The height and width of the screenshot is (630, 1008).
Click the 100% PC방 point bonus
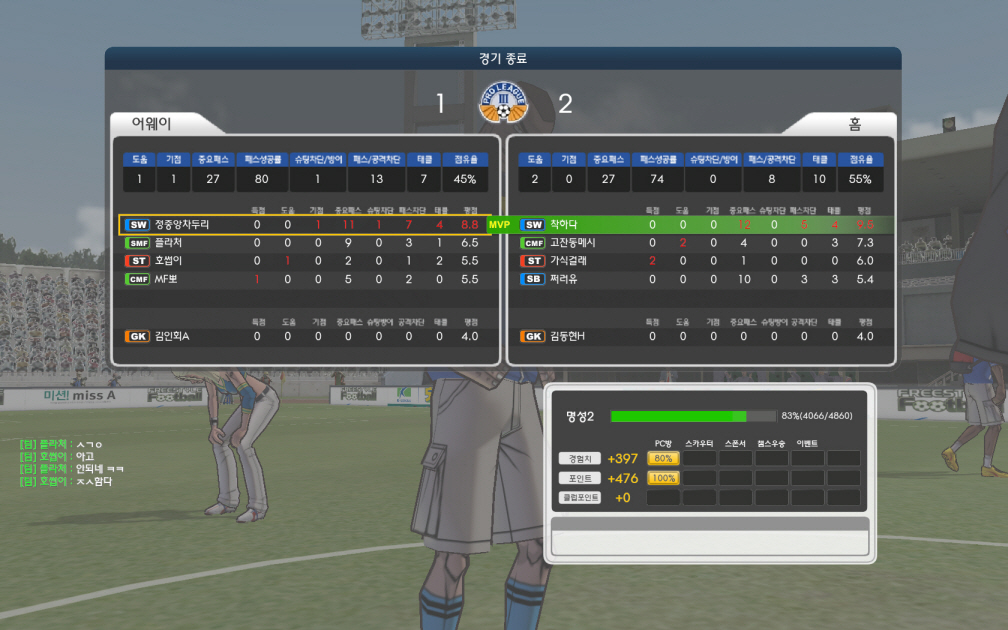(x=662, y=478)
